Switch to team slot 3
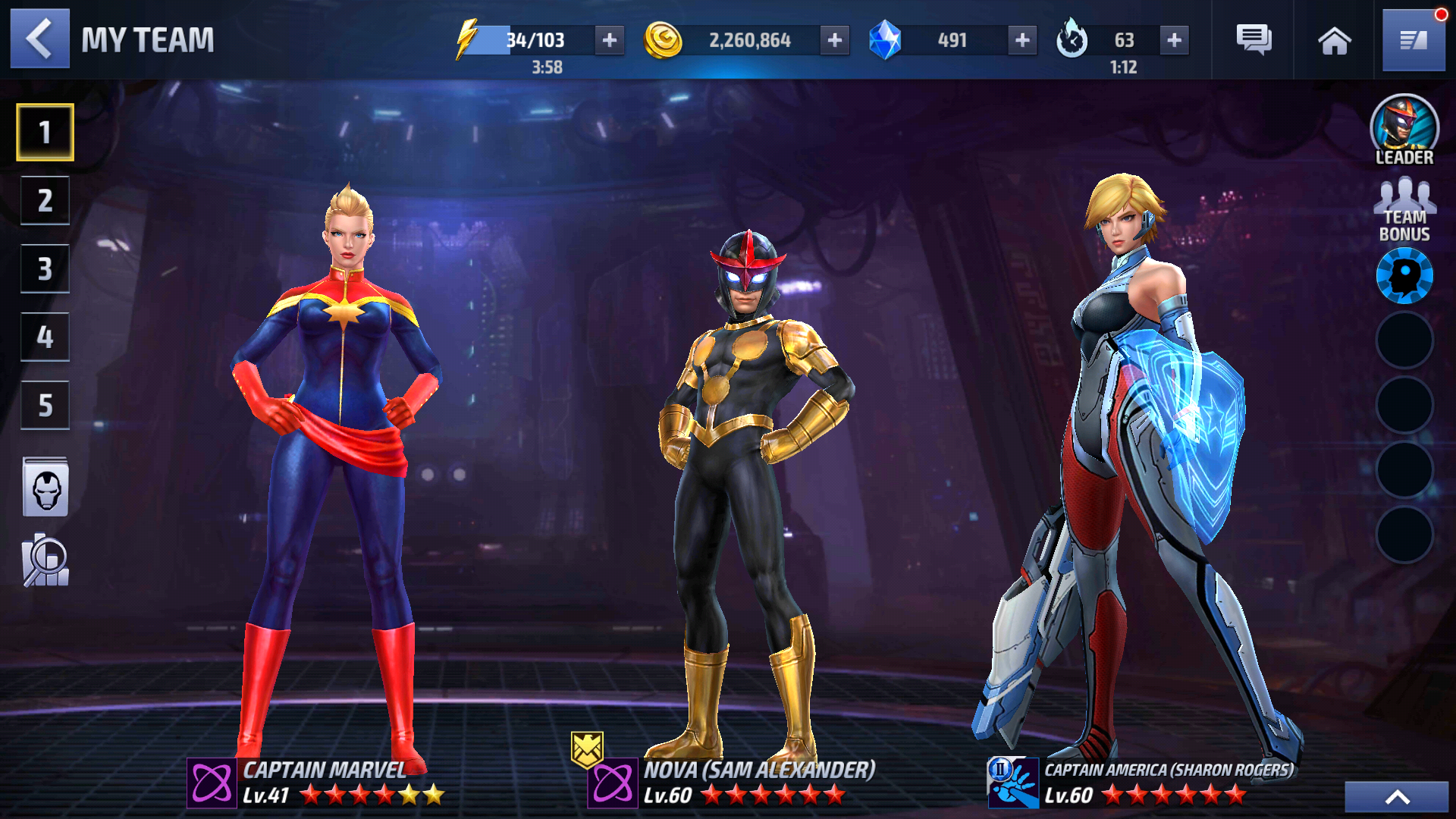Viewport: 1456px width, 819px height. 45,268
